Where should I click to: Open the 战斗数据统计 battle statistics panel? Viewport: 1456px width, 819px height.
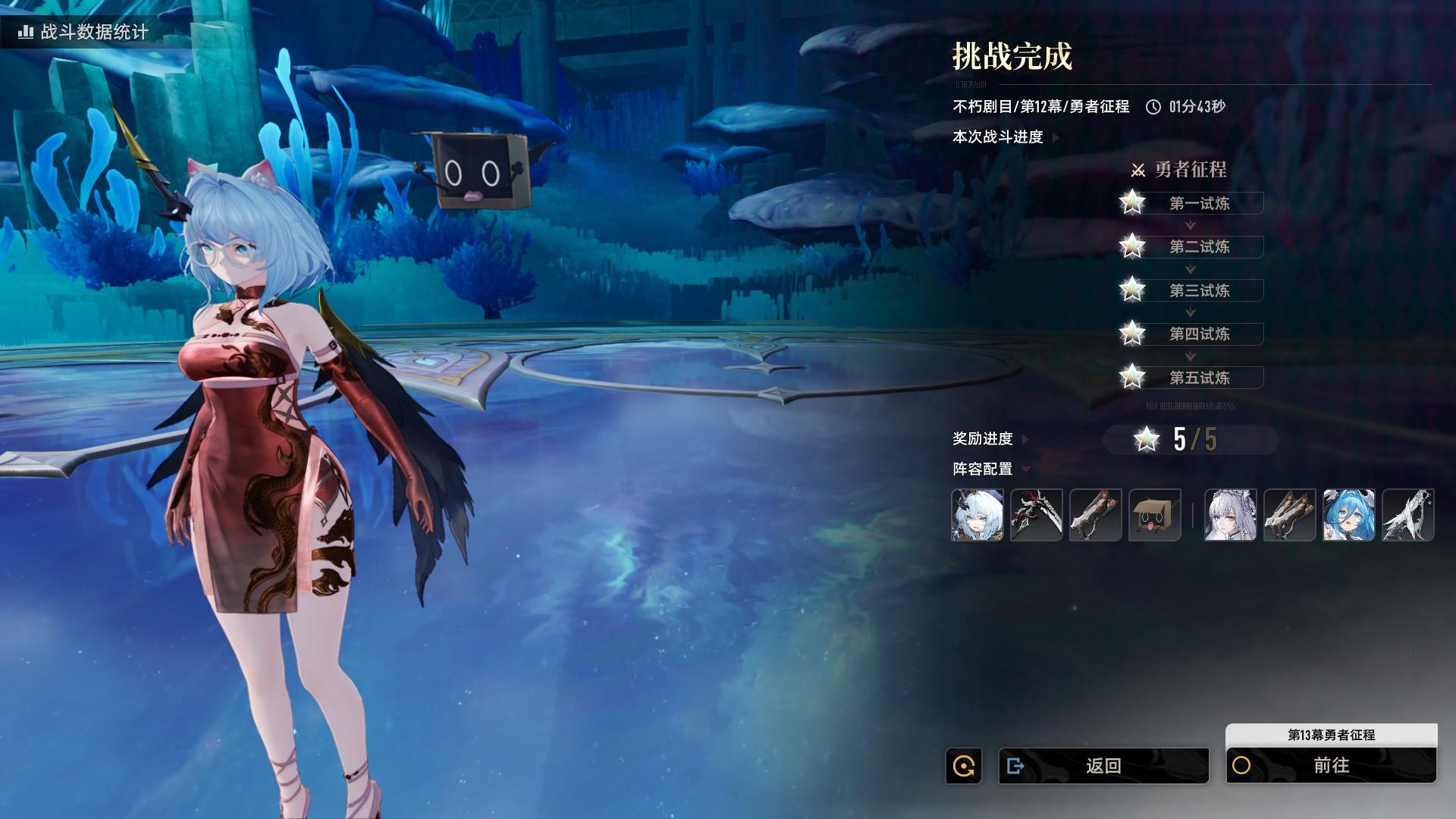(85, 32)
